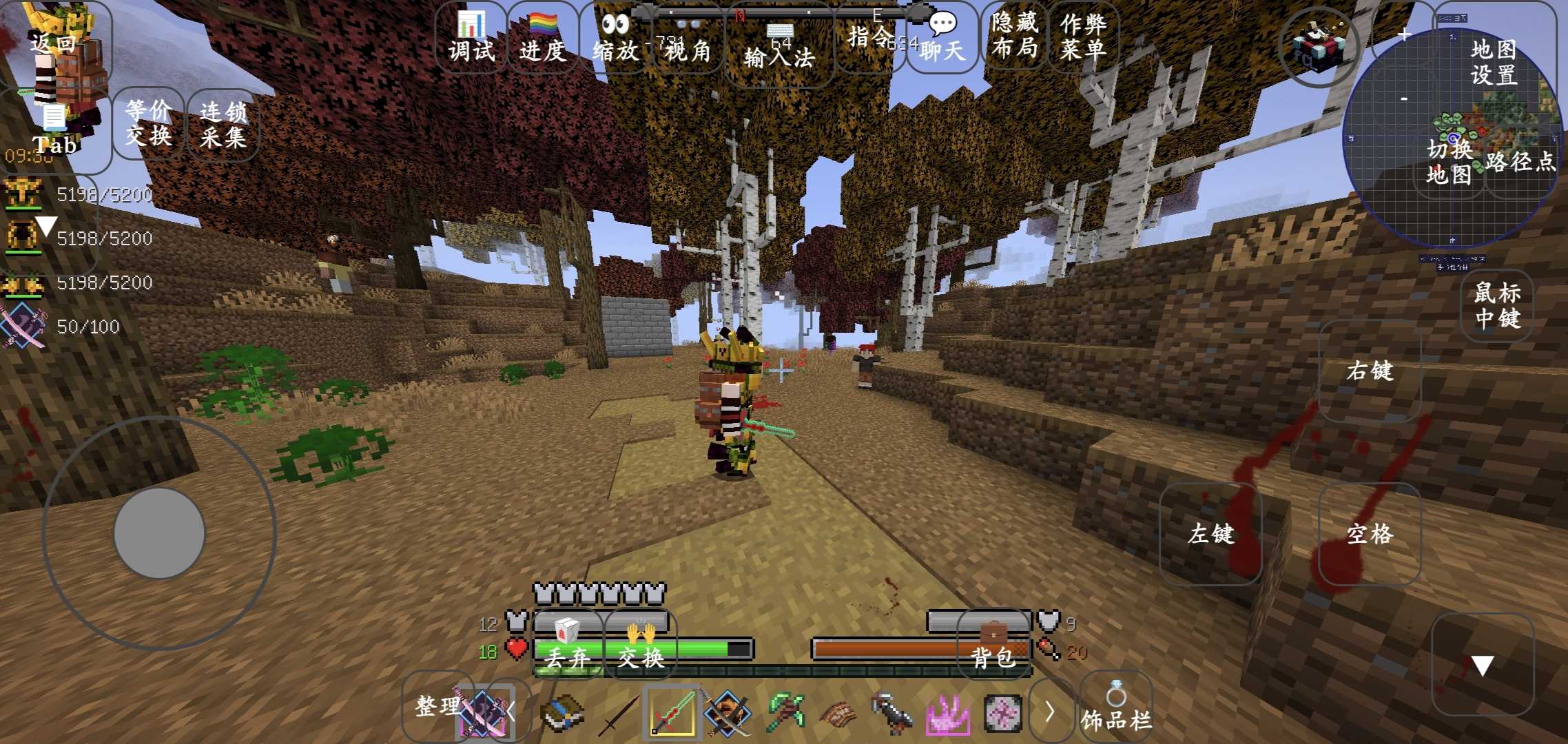The image size is (1568, 744).
Task: Tap the 左键 left-click button
Action: 1210,533
